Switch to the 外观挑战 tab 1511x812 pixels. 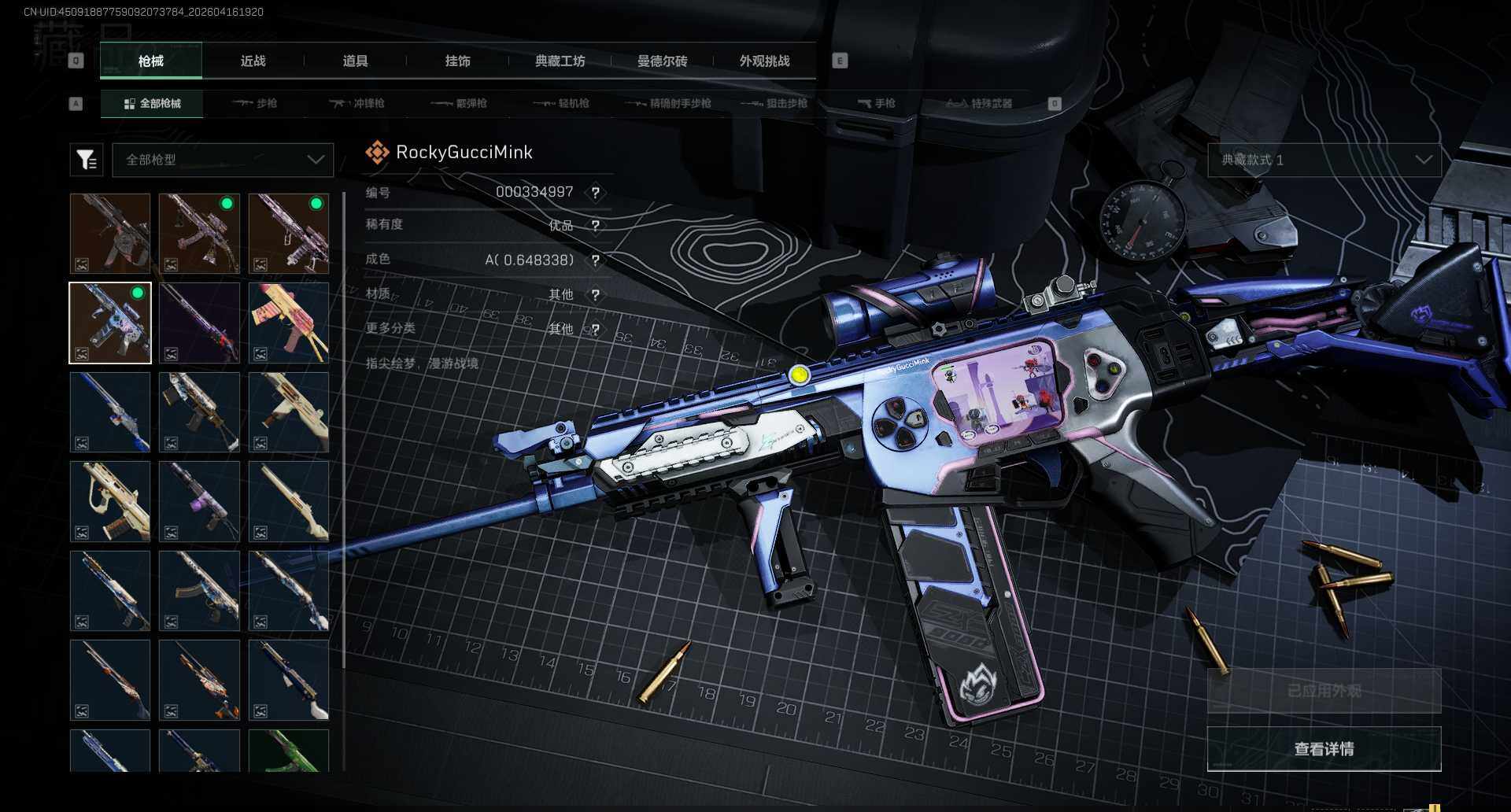point(764,61)
